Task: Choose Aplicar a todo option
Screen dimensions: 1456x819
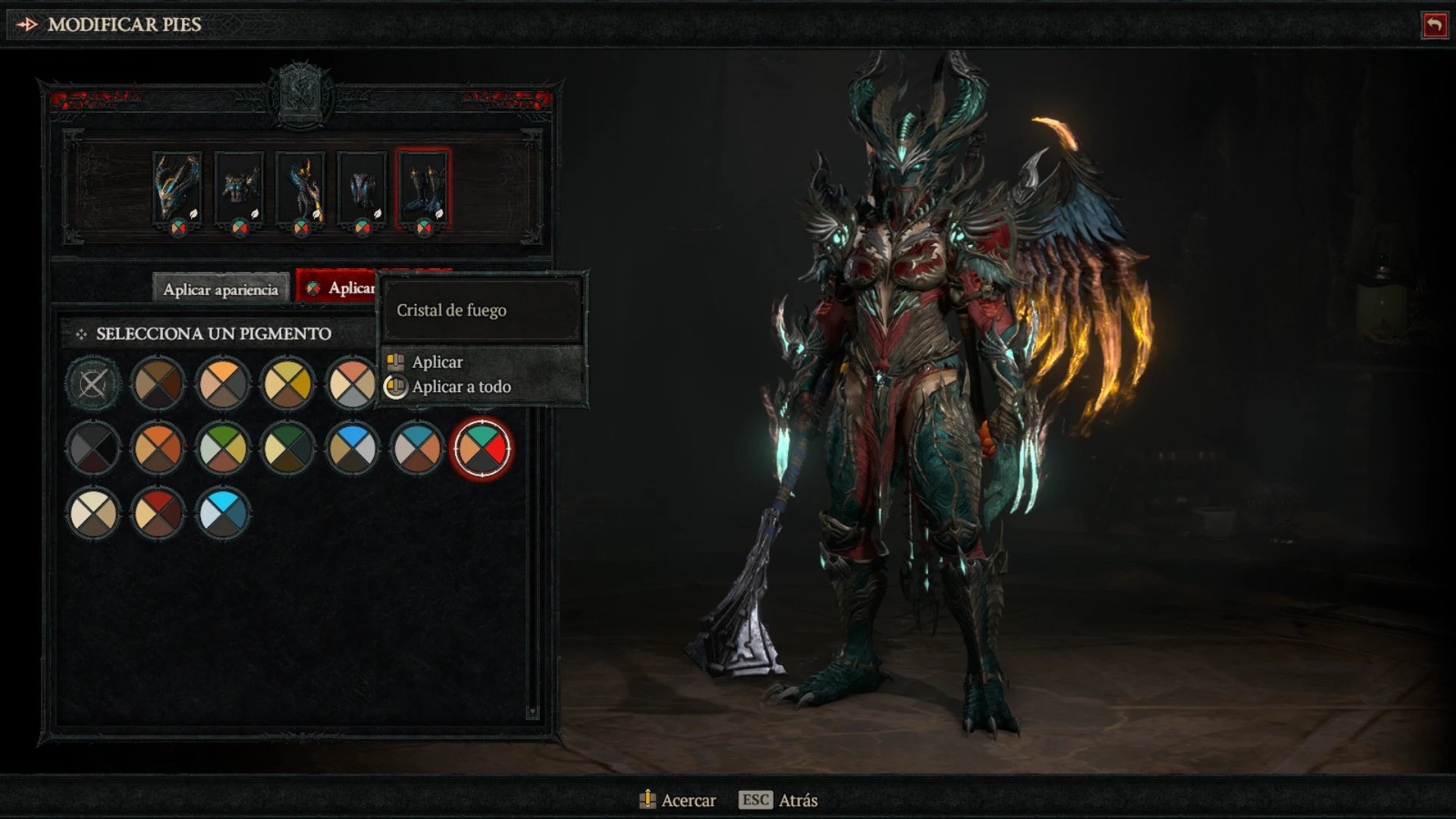Action: pos(461,387)
